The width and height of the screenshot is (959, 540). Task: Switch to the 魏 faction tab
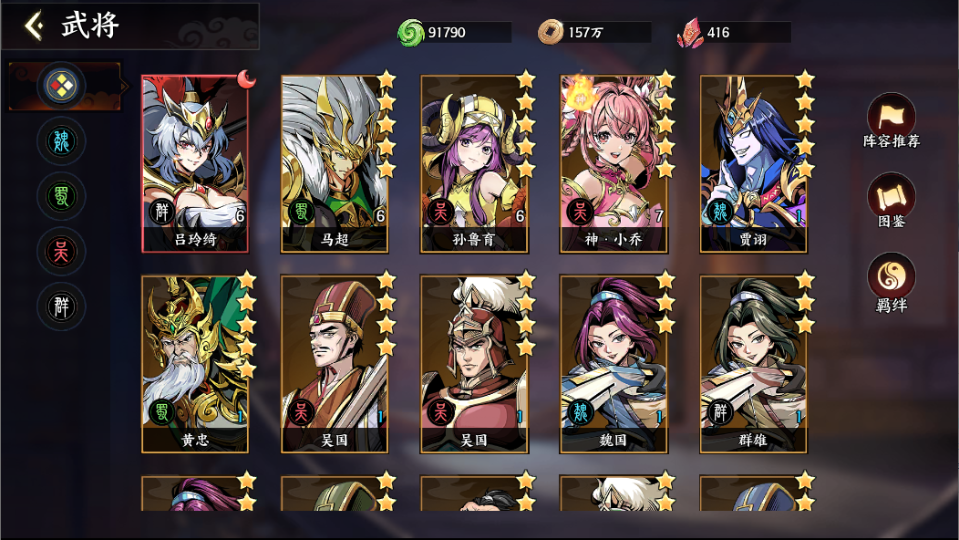[x=61, y=141]
